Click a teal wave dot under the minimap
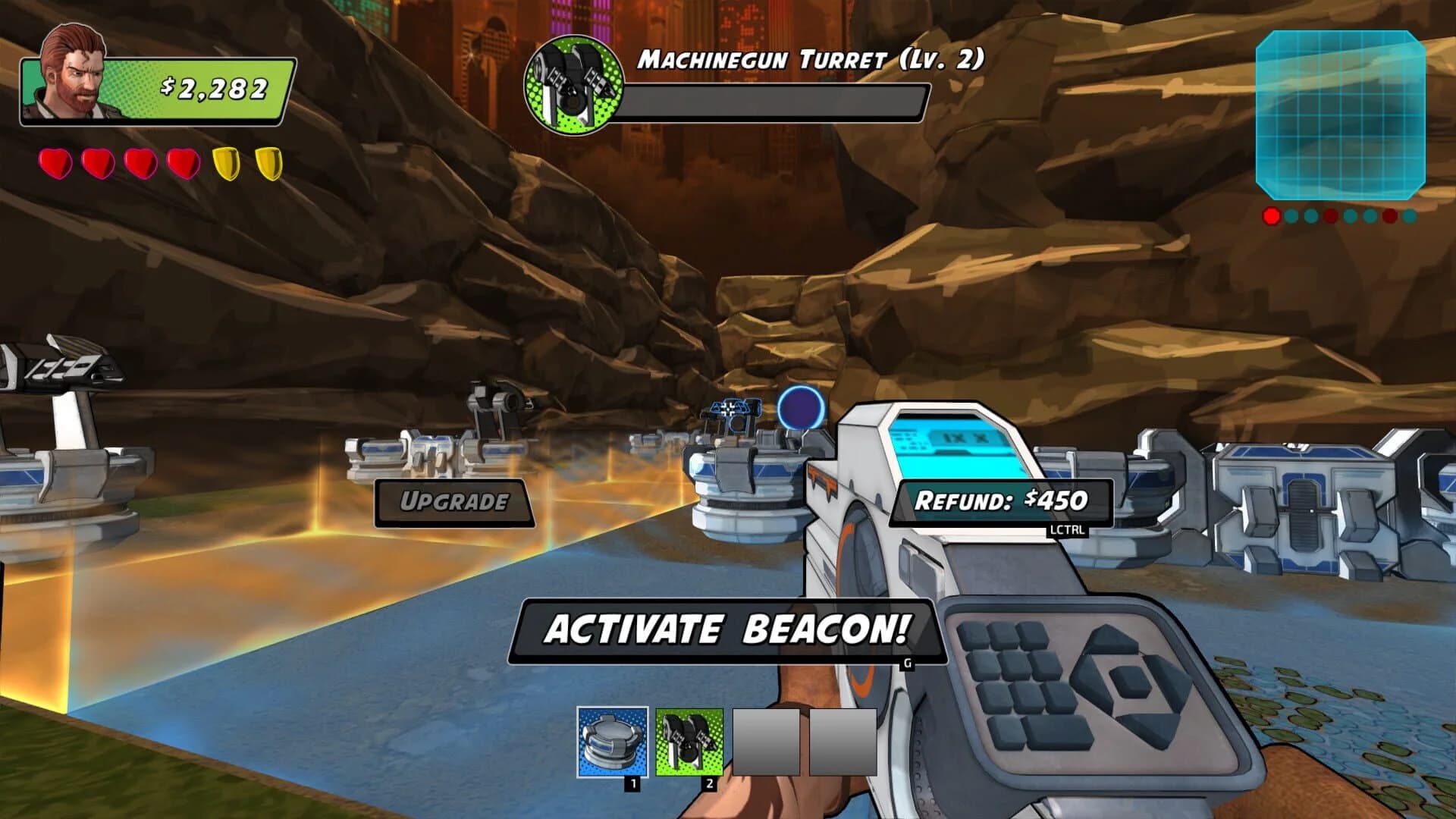Viewport: 1456px width, 819px height. click(1291, 216)
